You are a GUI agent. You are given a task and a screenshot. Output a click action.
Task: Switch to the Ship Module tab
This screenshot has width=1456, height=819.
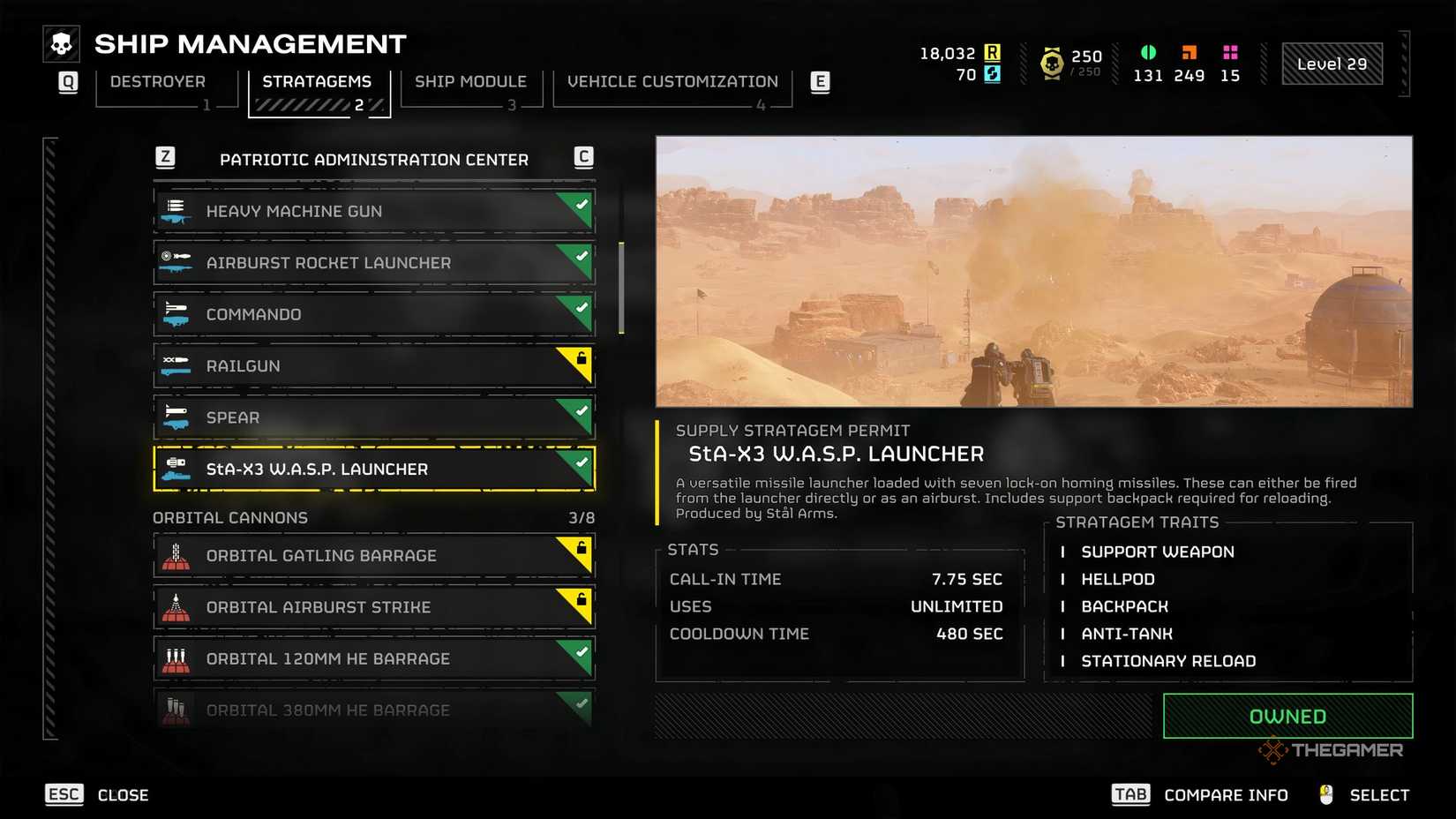tap(470, 81)
